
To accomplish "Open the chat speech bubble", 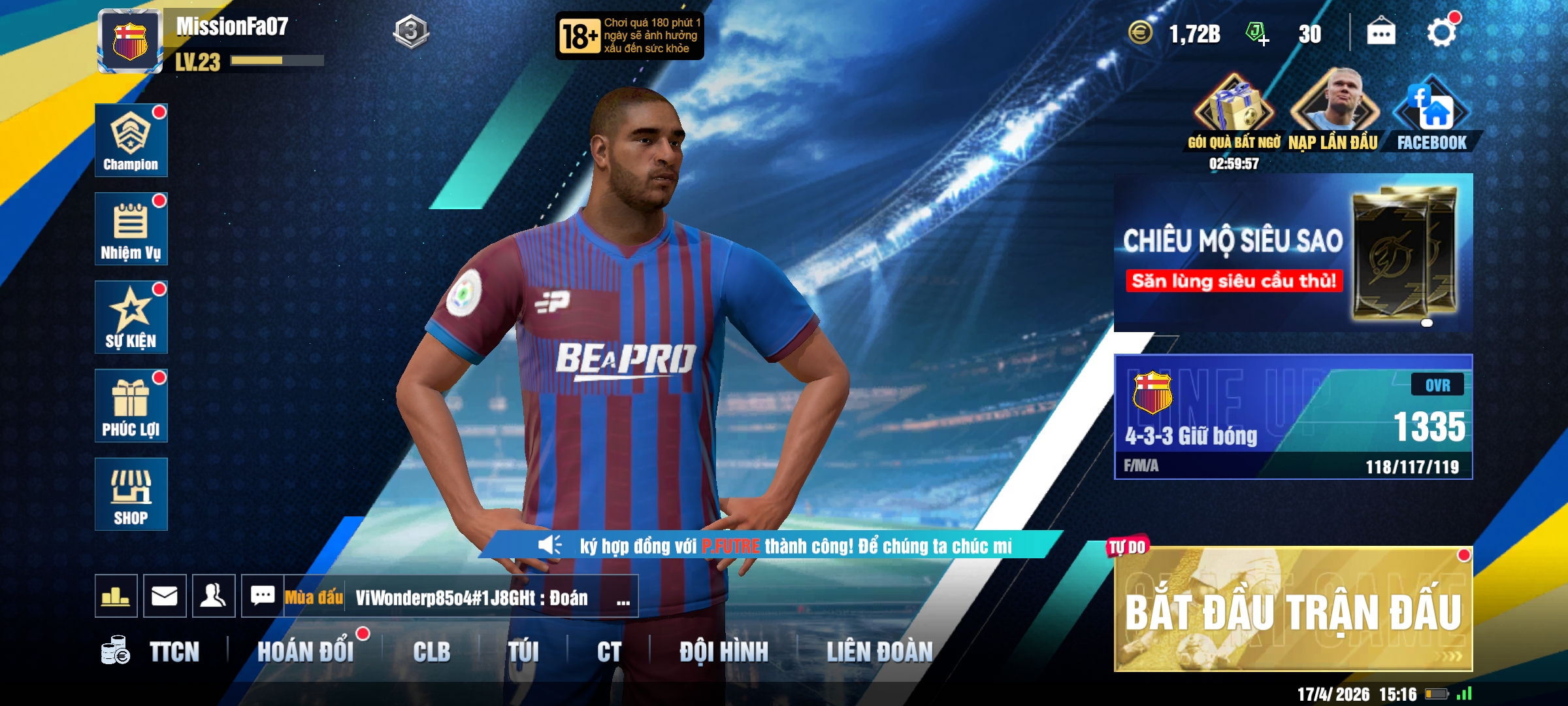I will pyautogui.click(x=263, y=596).
